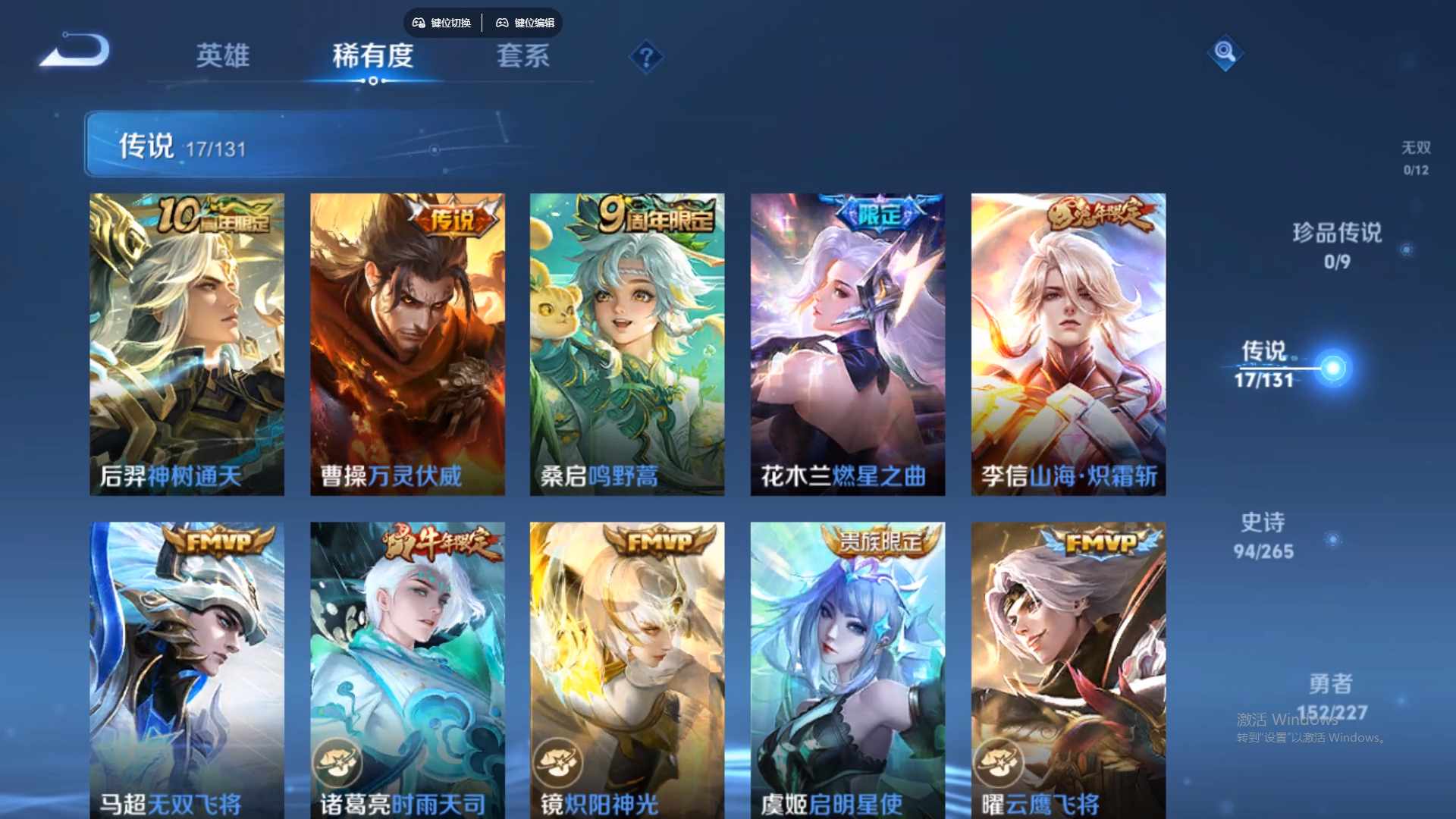
Task: Switch to the 英雄 tab
Action: [222, 57]
